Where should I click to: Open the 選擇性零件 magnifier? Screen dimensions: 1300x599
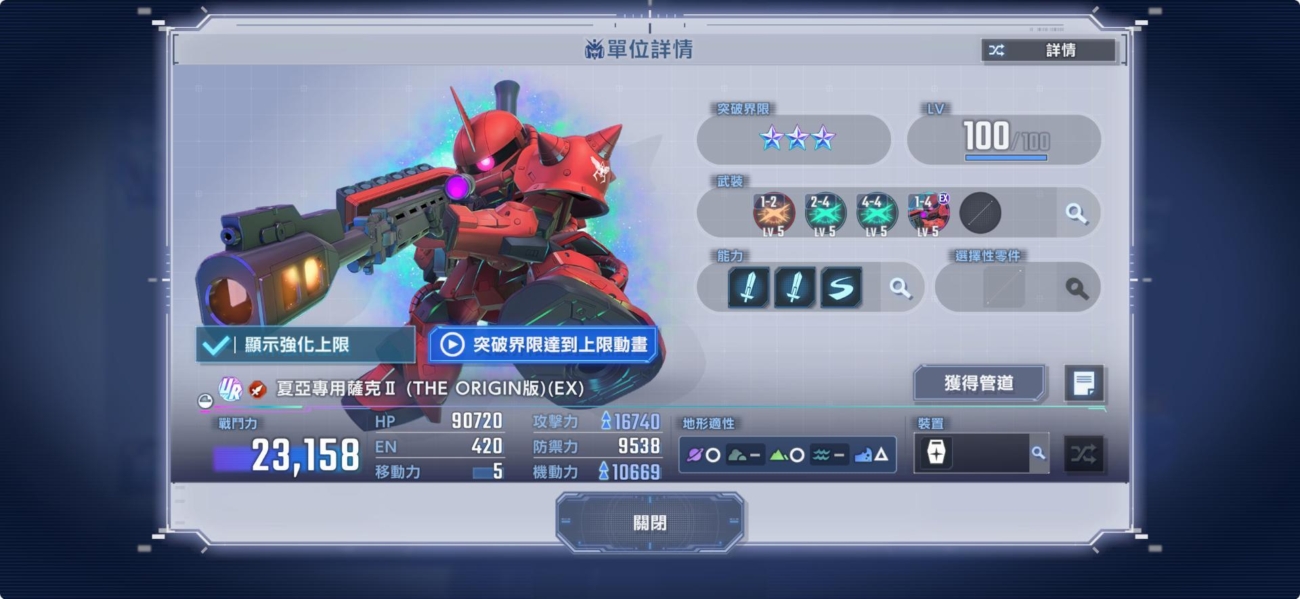tap(1076, 288)
